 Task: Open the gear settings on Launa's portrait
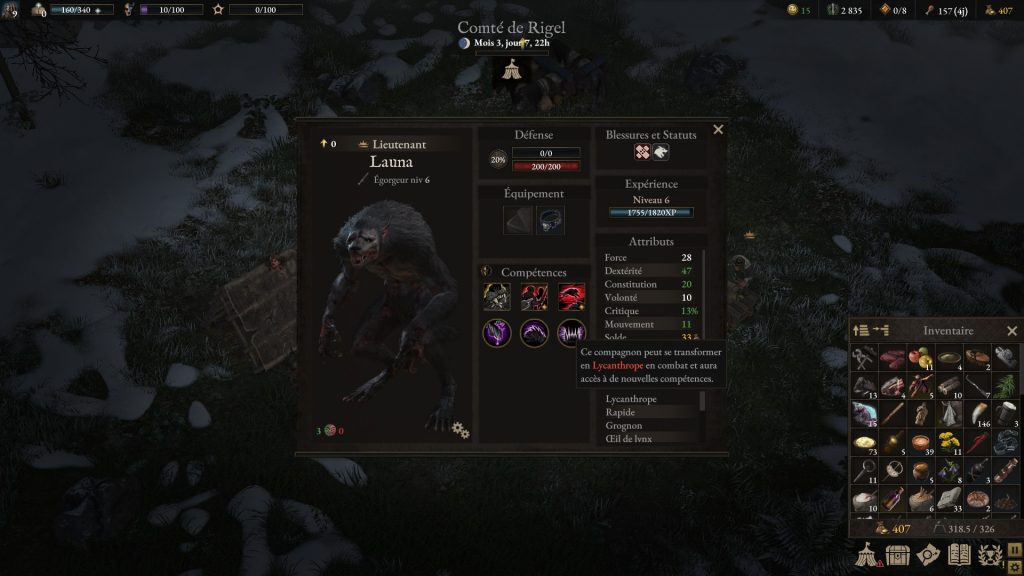pyautogui.click(x=460, y=429)
